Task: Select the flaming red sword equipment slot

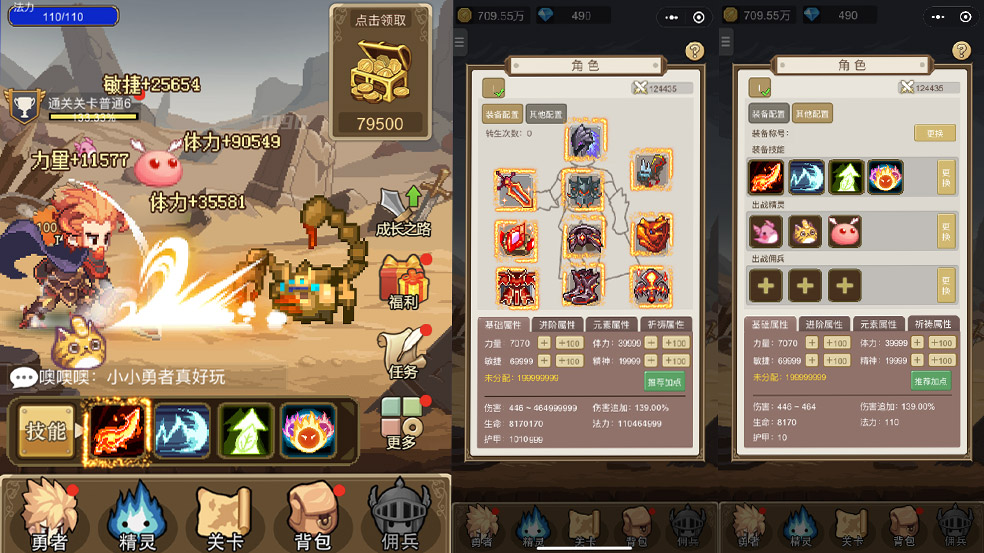Action: point(516,189)
